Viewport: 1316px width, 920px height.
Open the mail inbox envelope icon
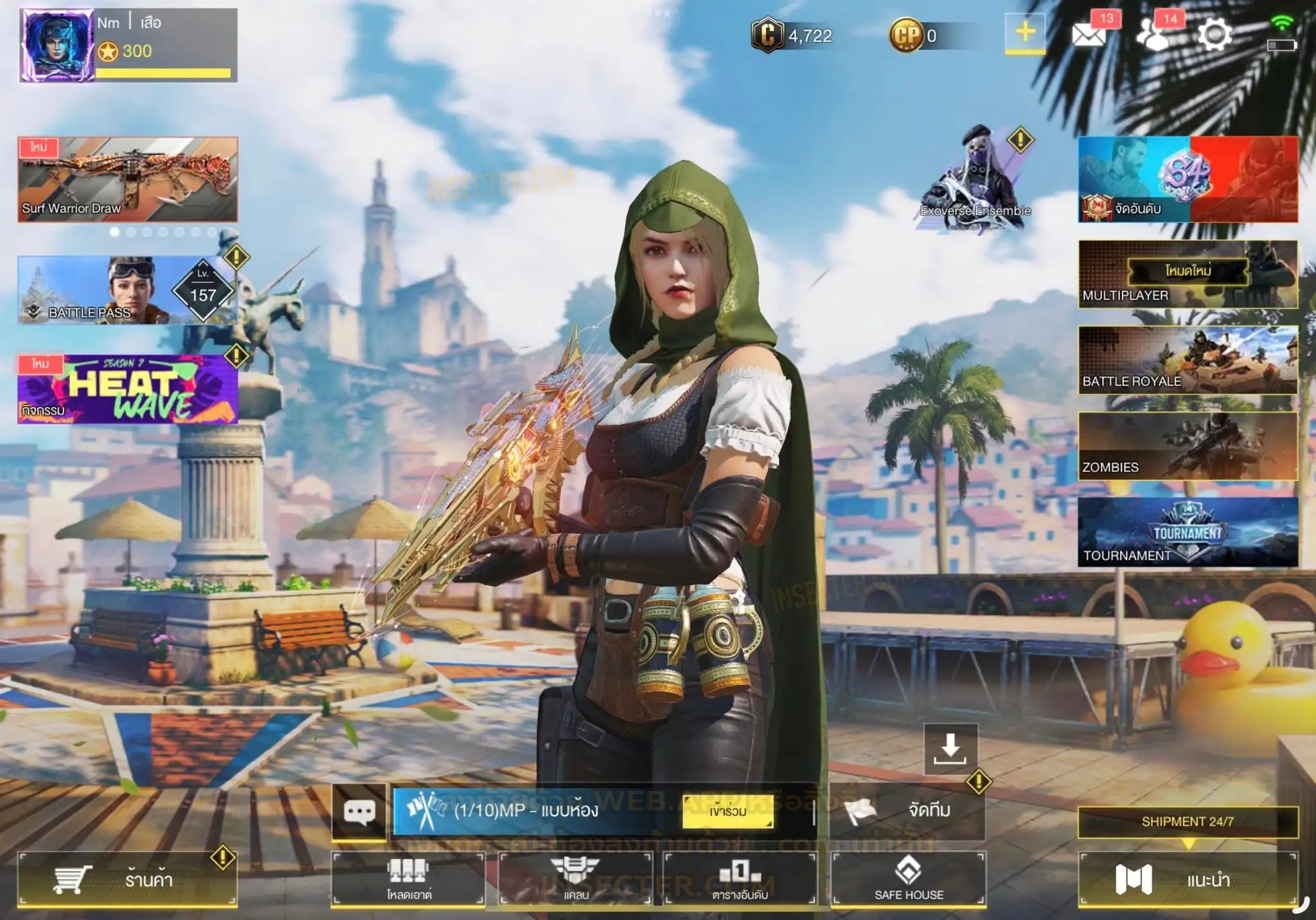[1089, 35]
